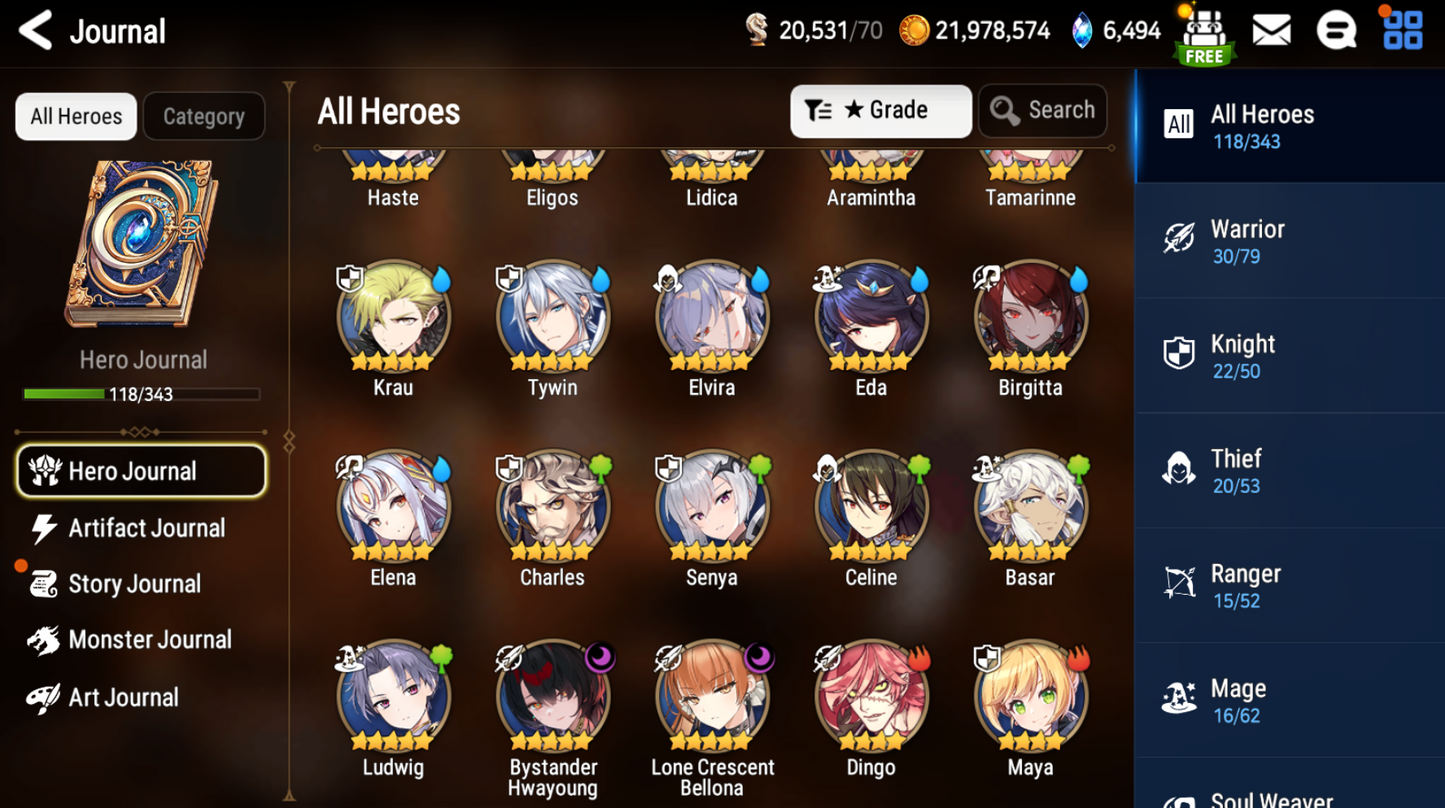The height and width of the screenshot is (808, 1445).
Task: Open Lone Crescent Bellona's journal entry
Action: pos(712,698)
